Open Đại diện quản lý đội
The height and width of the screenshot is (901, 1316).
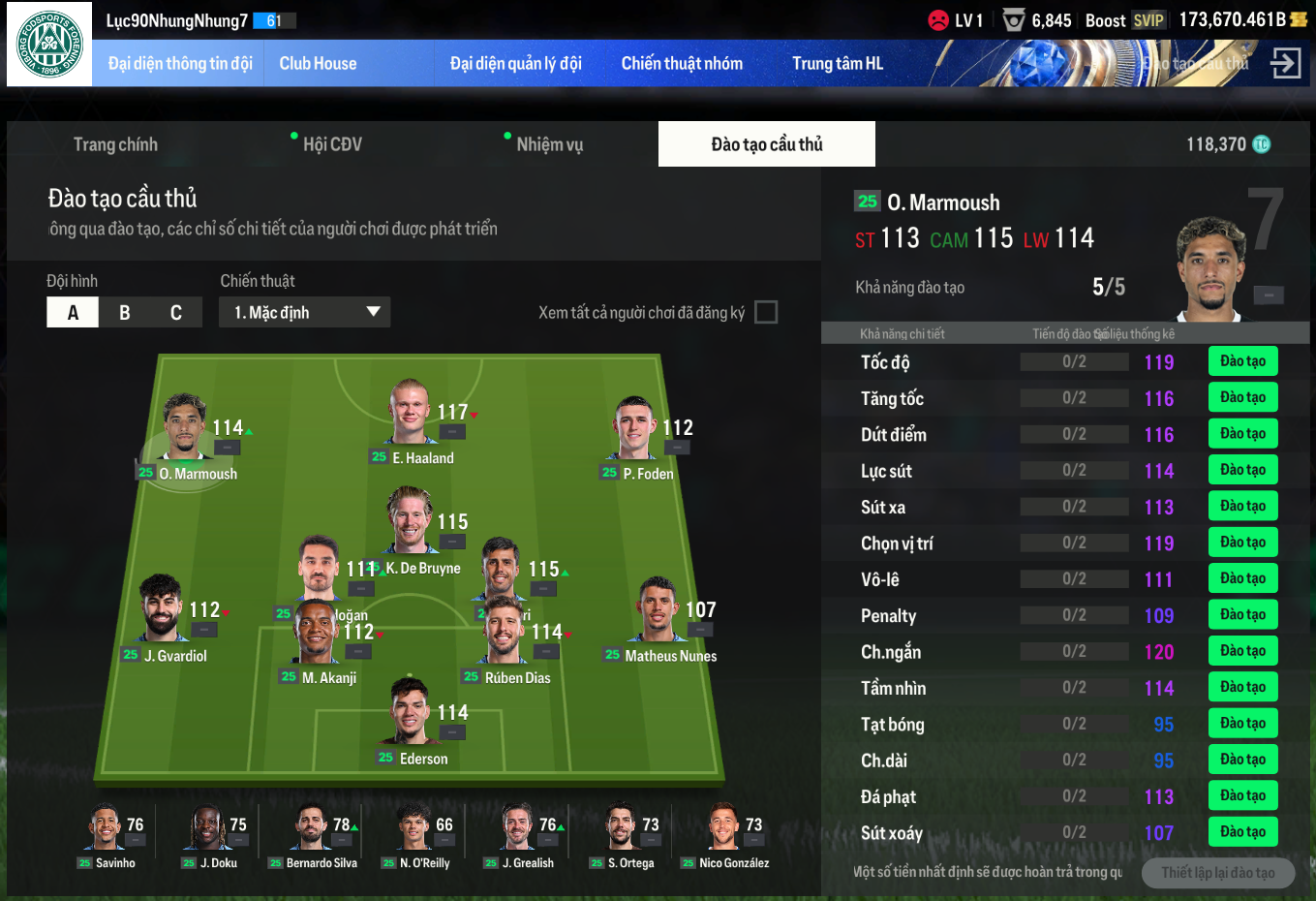(x=515, y=64)
